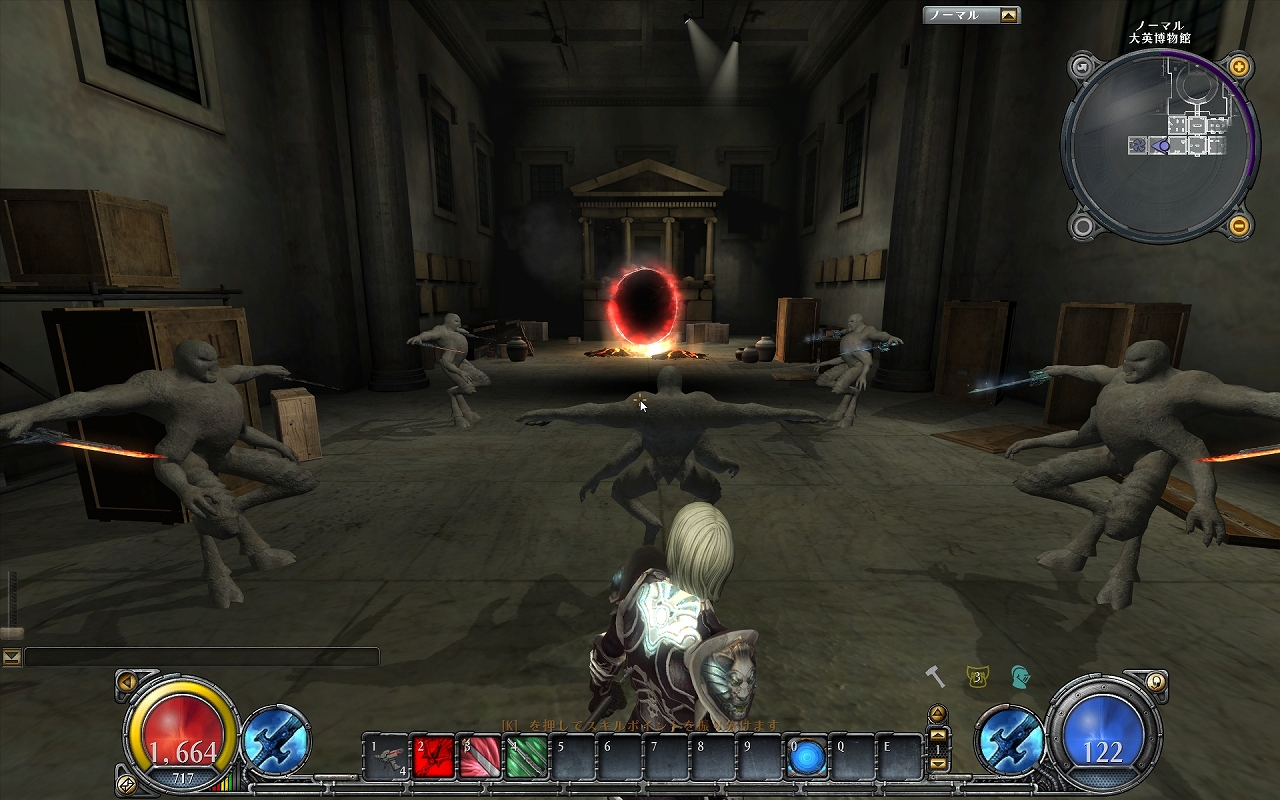Click the circular minimap display
The width and height of the screenshot is (1280, 800).
click(1160, 146)
